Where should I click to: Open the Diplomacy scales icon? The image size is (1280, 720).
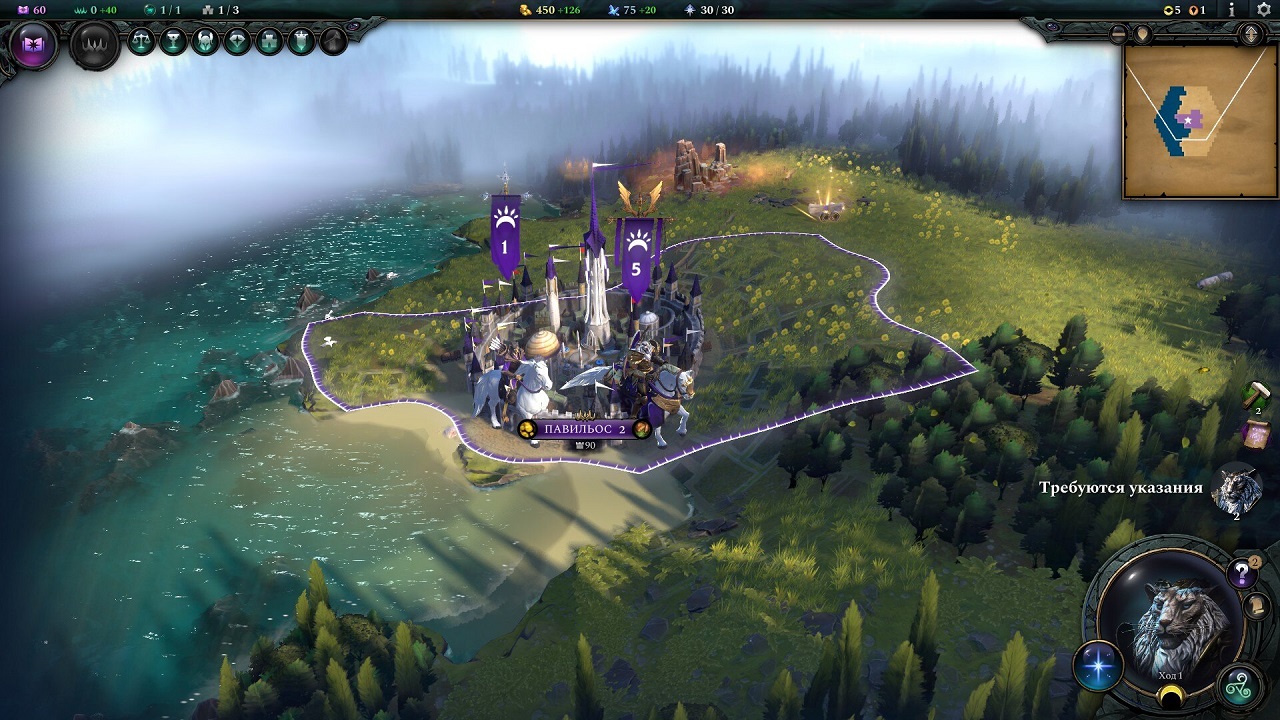click(141, 40)
